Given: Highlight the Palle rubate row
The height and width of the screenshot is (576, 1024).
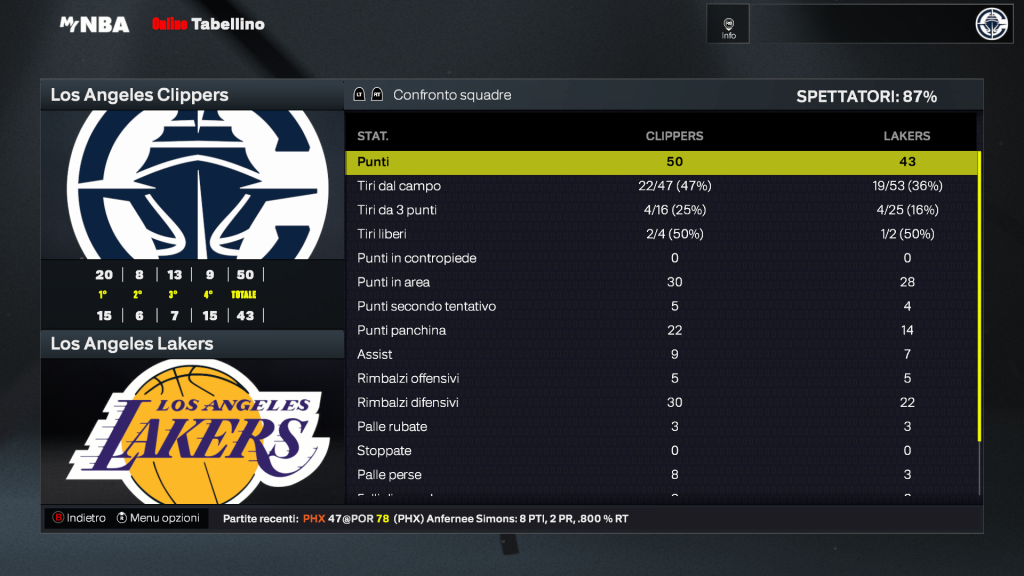Looking at the screenshot, I should pos(660,426).
